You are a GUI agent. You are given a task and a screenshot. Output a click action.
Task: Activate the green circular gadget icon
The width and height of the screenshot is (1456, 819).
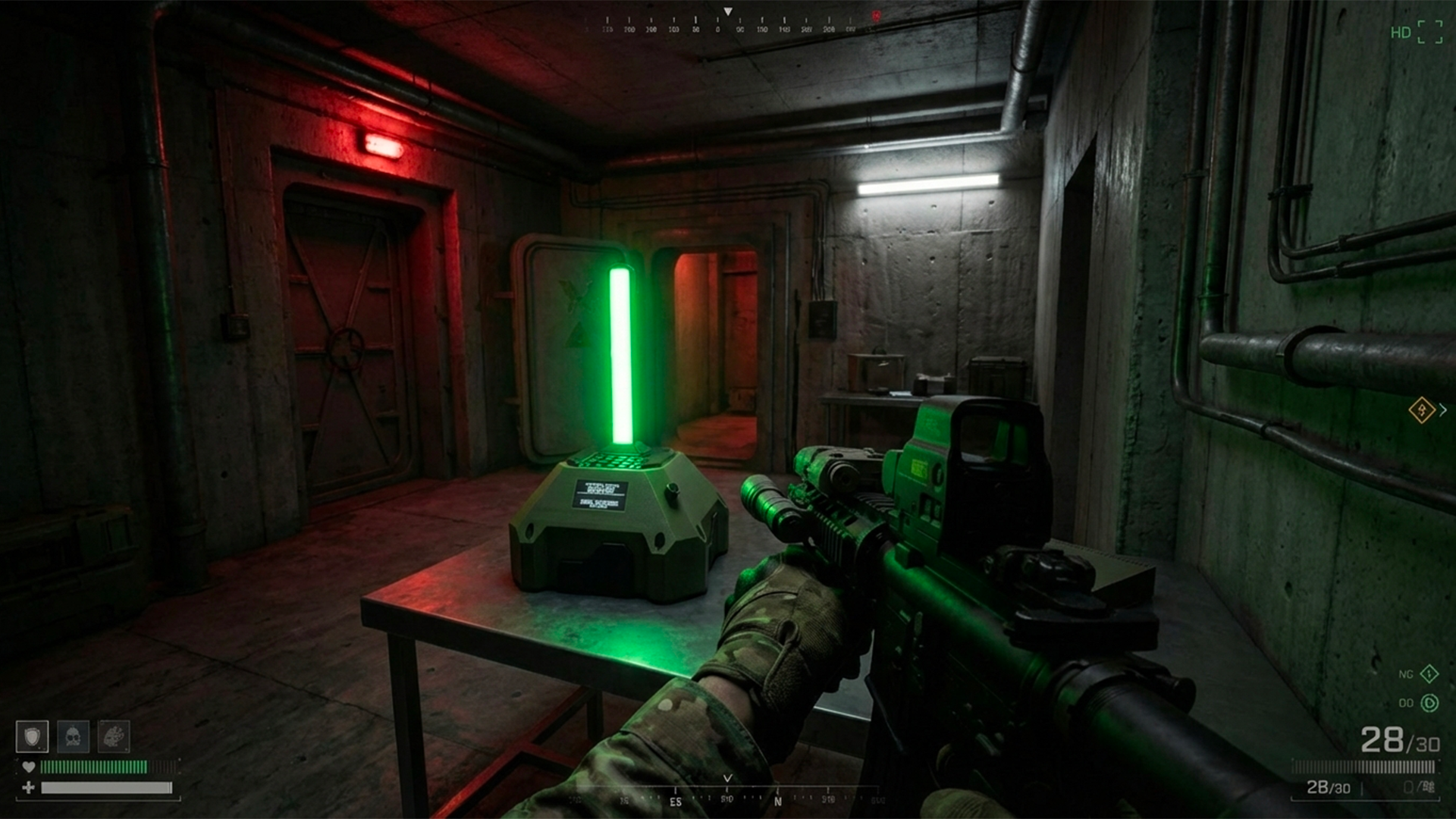[1429, 703]
